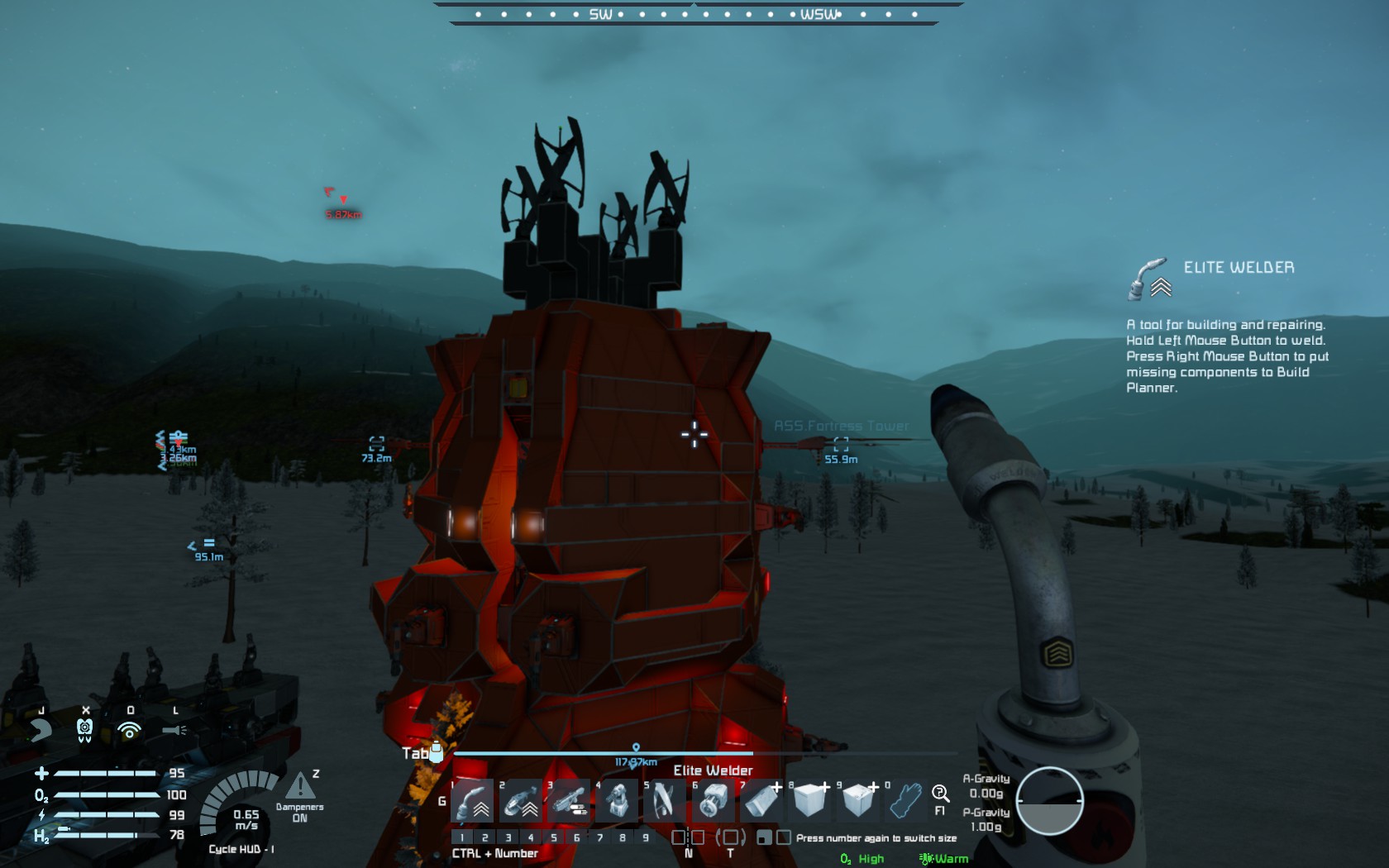Choose the turret block in slot 4
Screen dimensions: 1389x868
click(x=617, y=800)
